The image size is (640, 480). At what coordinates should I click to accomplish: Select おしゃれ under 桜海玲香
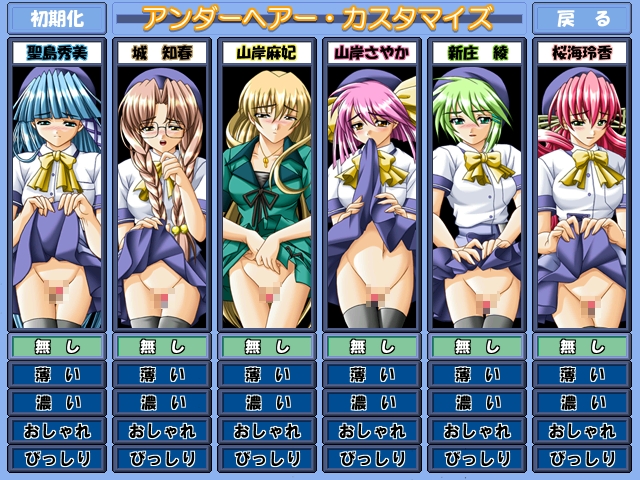[x=581, y=431]
